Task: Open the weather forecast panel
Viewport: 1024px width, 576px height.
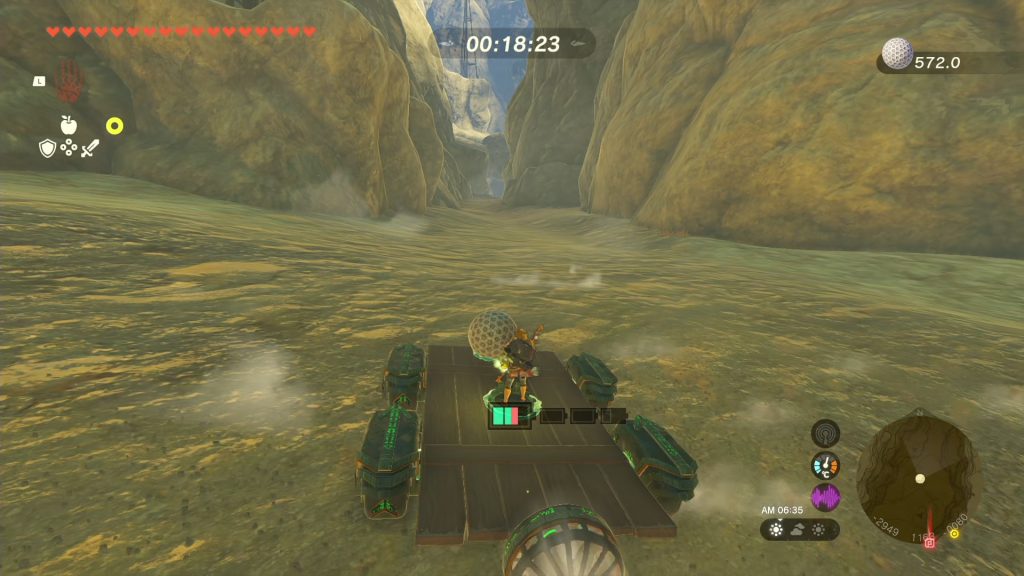Action: tap(799, 529)
